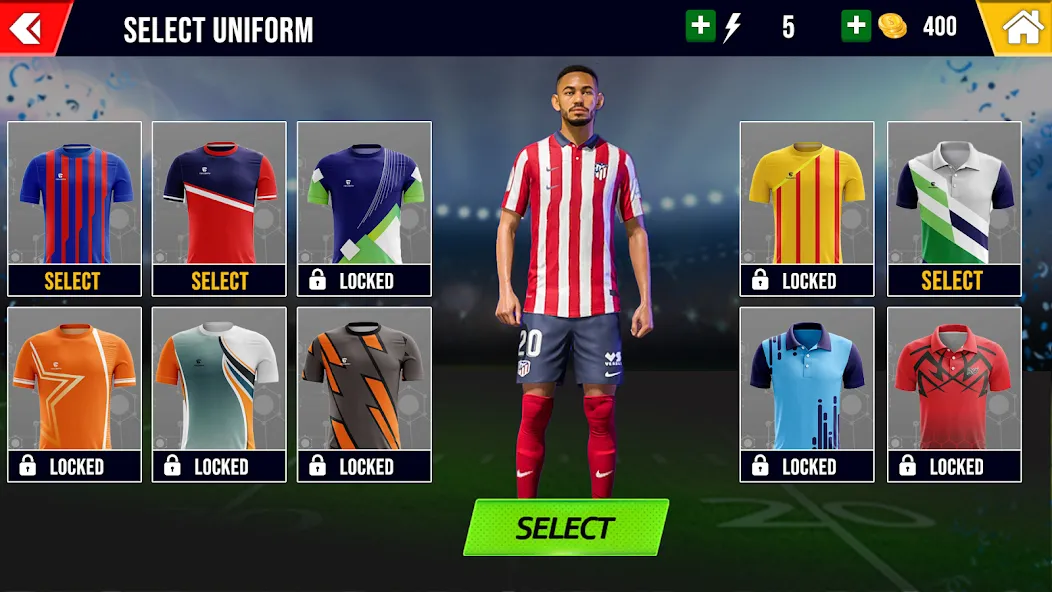Confirm uniform with the green SELECT button
Viewport: 1052px width, 592px height.
[x=565, y=527]
